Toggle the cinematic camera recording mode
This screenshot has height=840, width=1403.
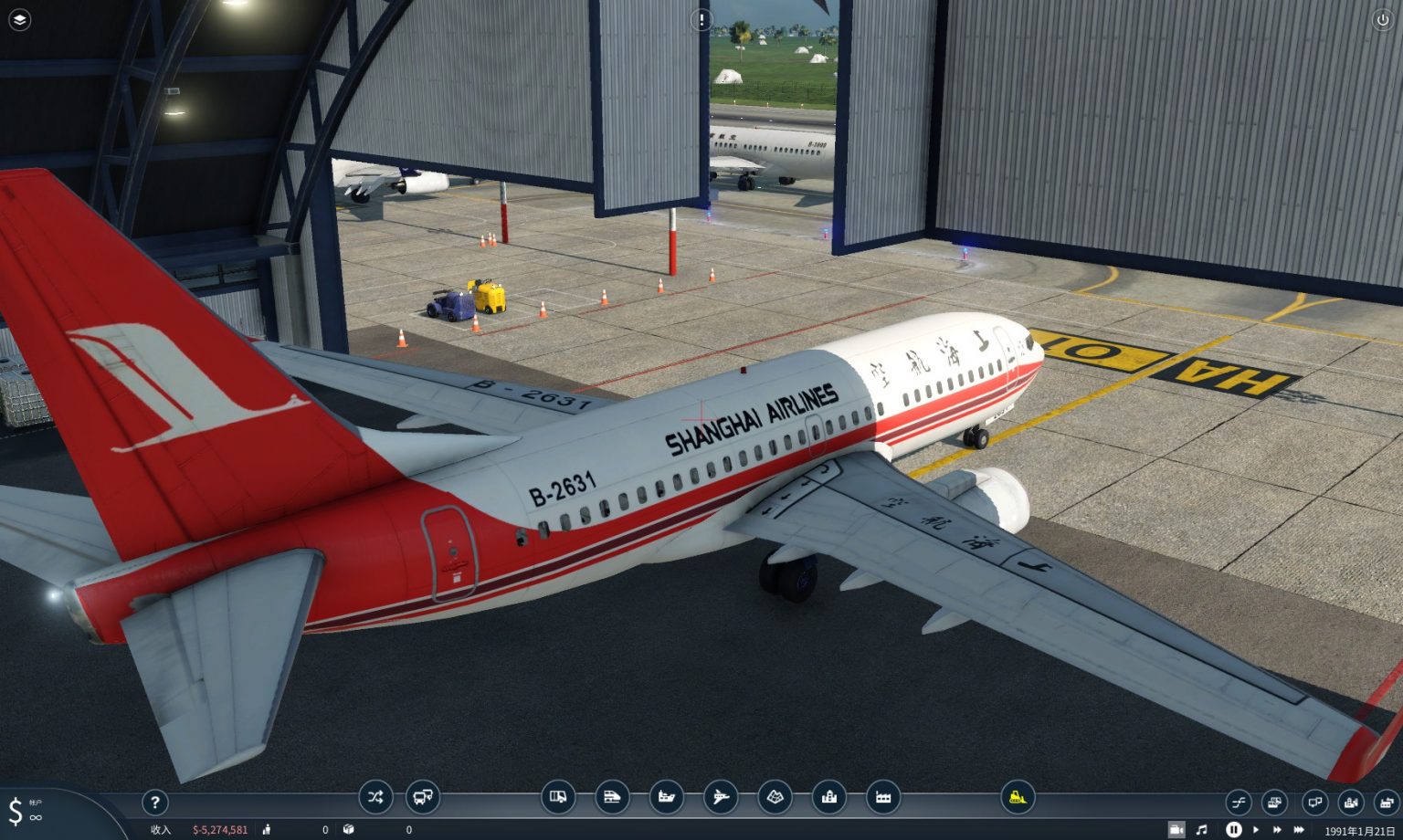tap(1176, 829)
